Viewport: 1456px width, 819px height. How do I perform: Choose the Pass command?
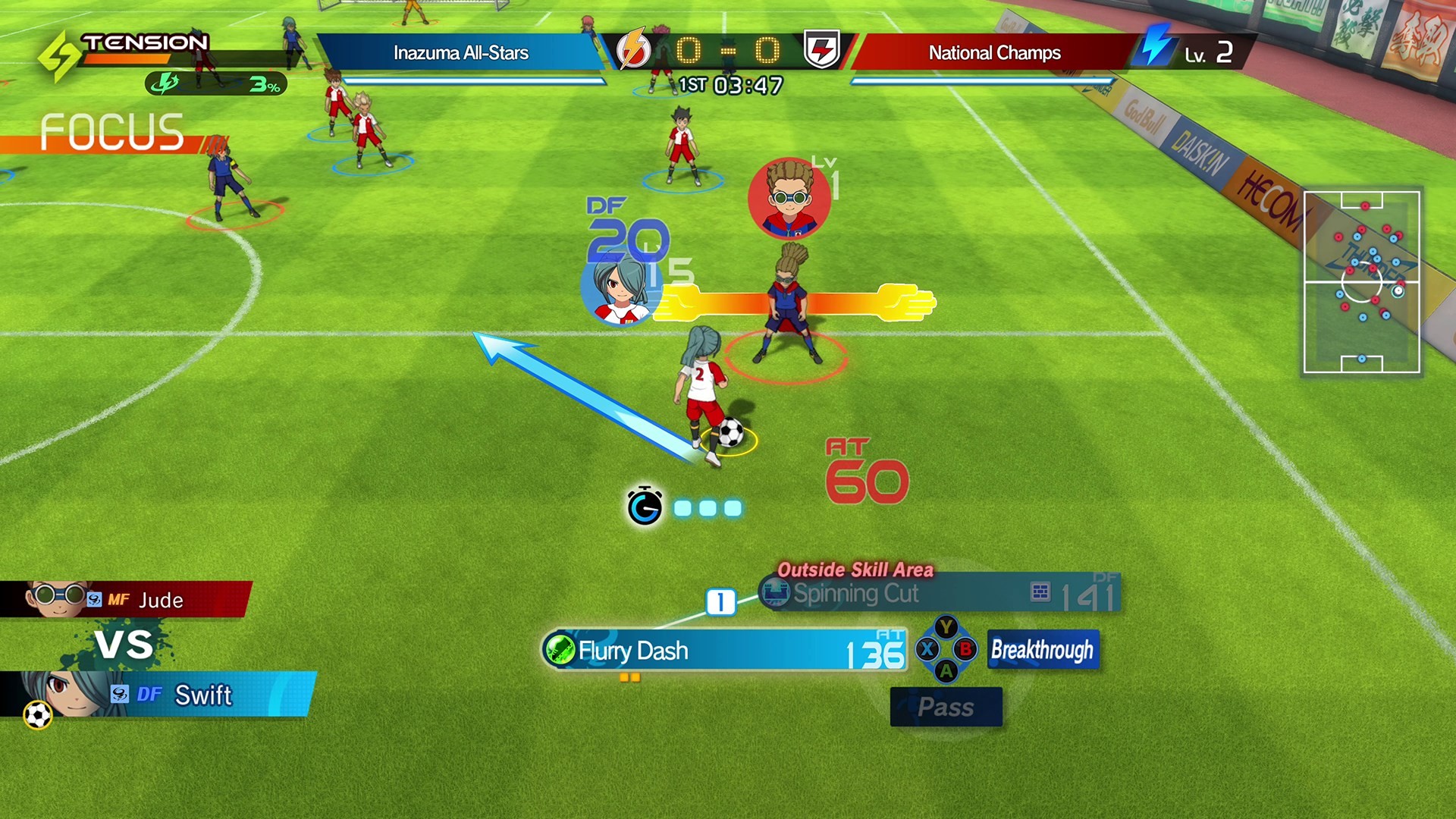tap(946, 707)
